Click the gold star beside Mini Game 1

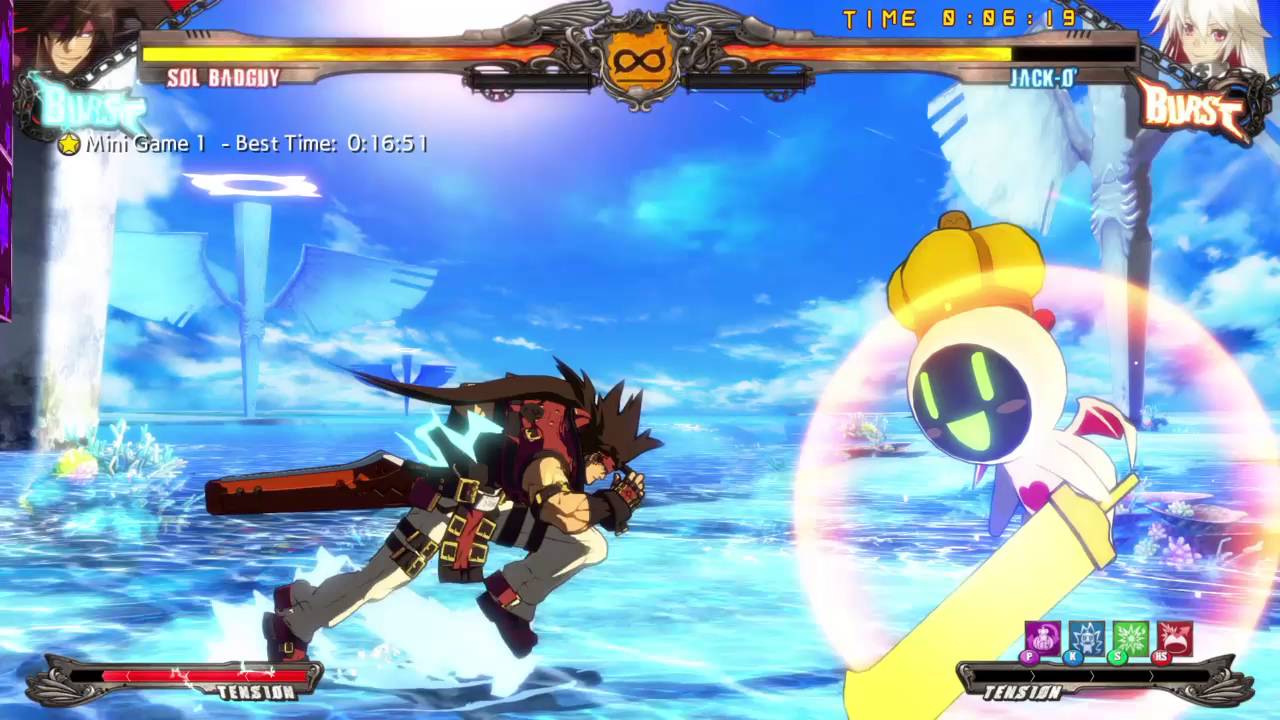click(x=68, y=145)
